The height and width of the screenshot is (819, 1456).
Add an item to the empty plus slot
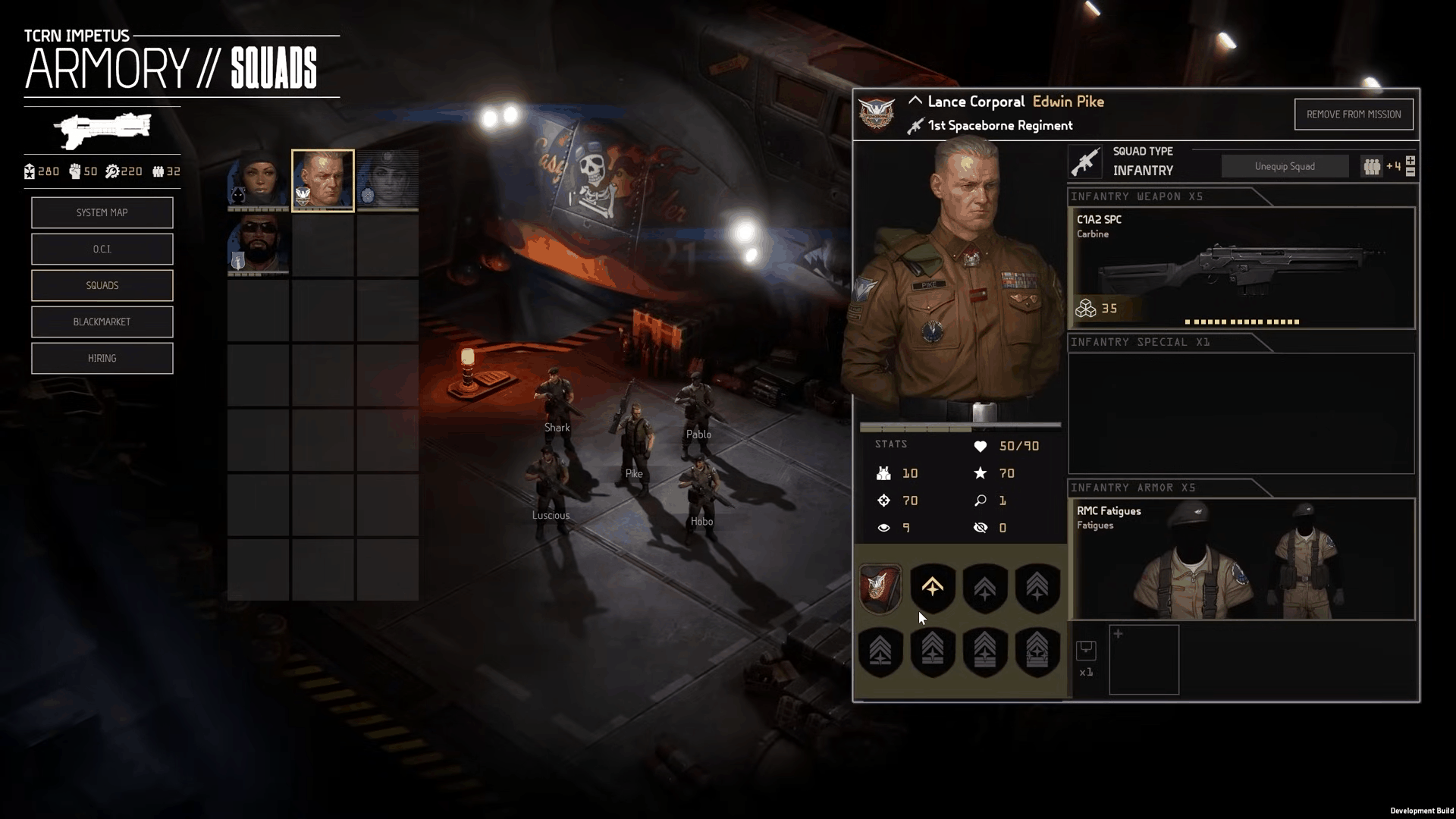point(1144,660)
